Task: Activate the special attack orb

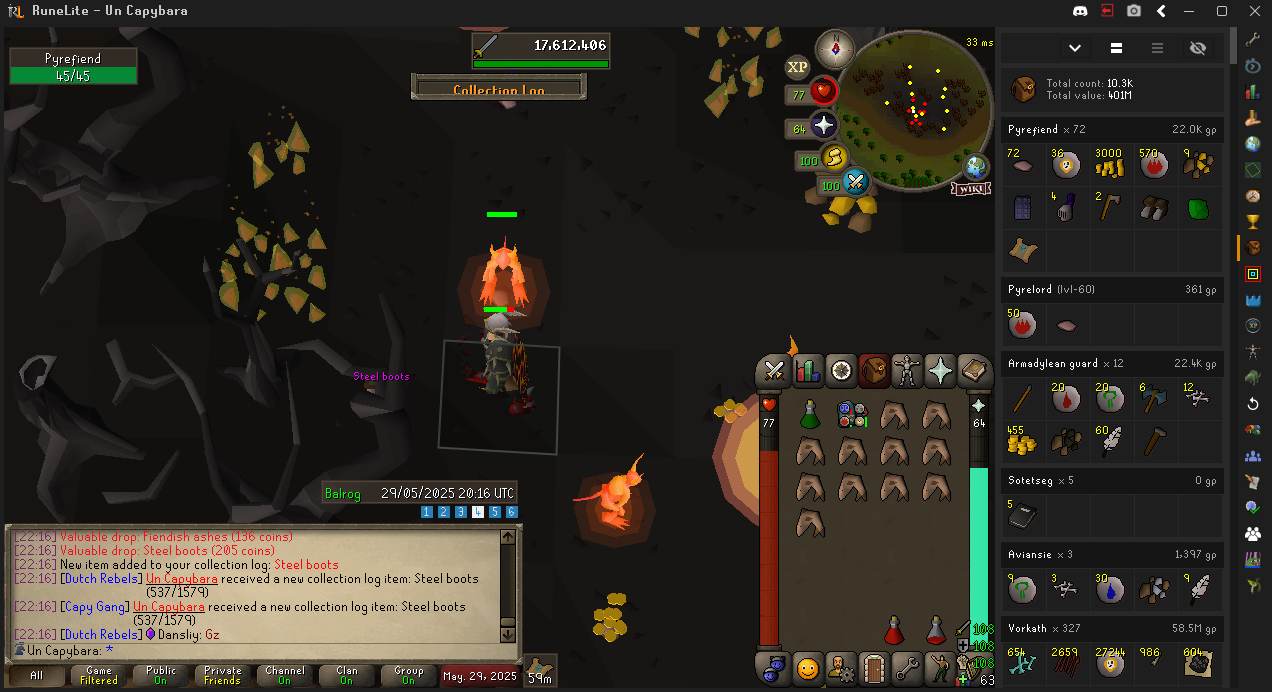Action: coord(855,183)
